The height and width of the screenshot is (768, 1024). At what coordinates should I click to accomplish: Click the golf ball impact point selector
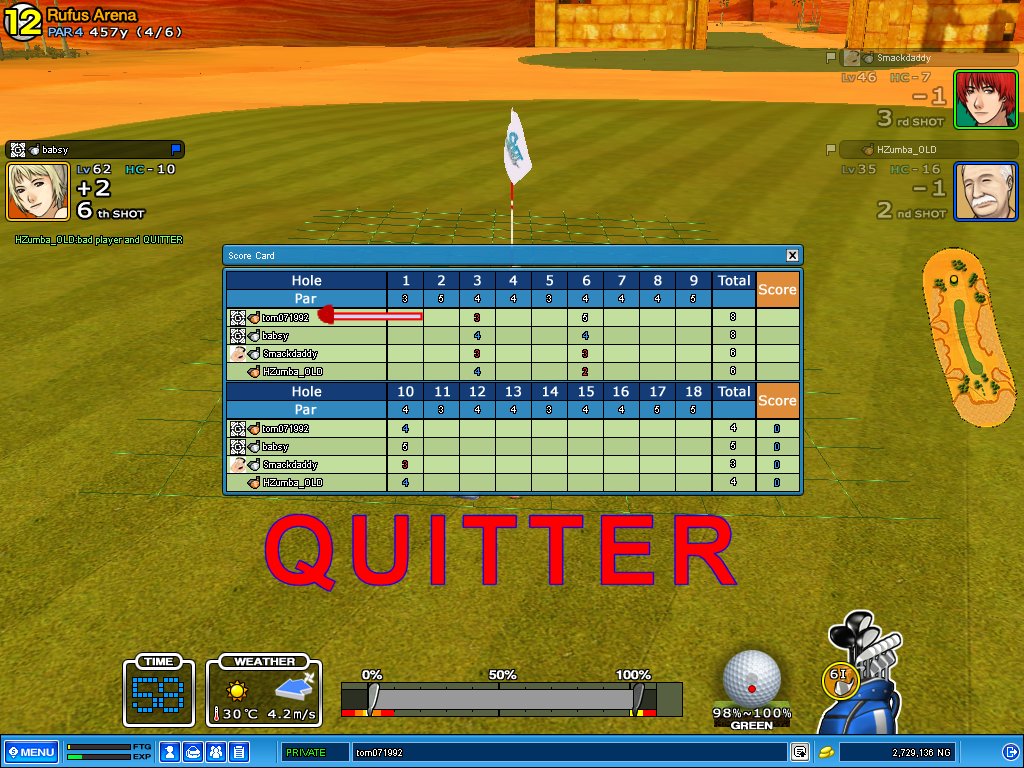click(x=752, y=678)
